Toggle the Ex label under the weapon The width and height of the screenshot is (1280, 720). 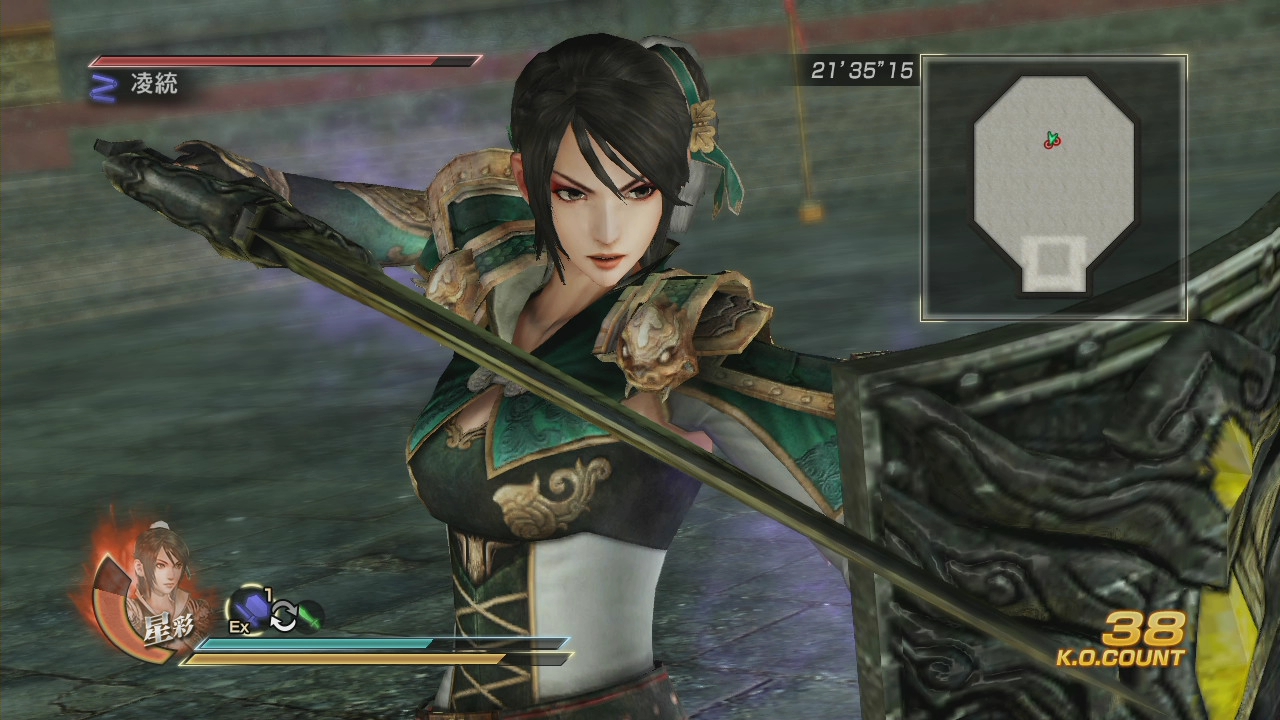[x=238, y=626]
